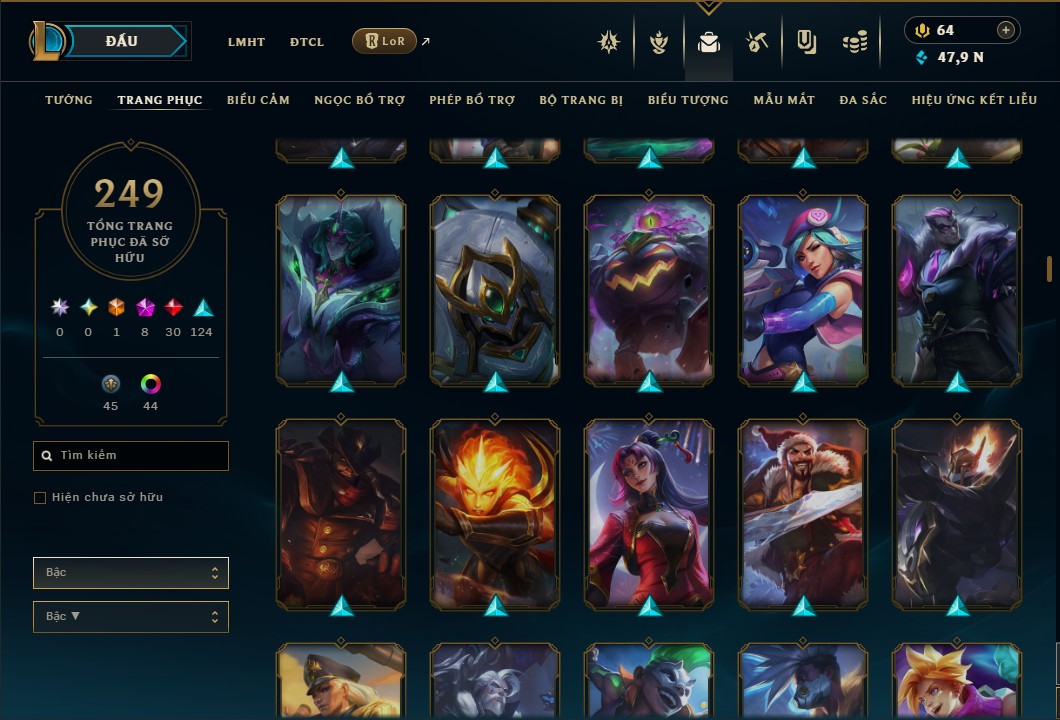The height and width of the screenshot is (720, 1060).
Task: Click the plus button beside the 64 currency
Action: 1006,30
